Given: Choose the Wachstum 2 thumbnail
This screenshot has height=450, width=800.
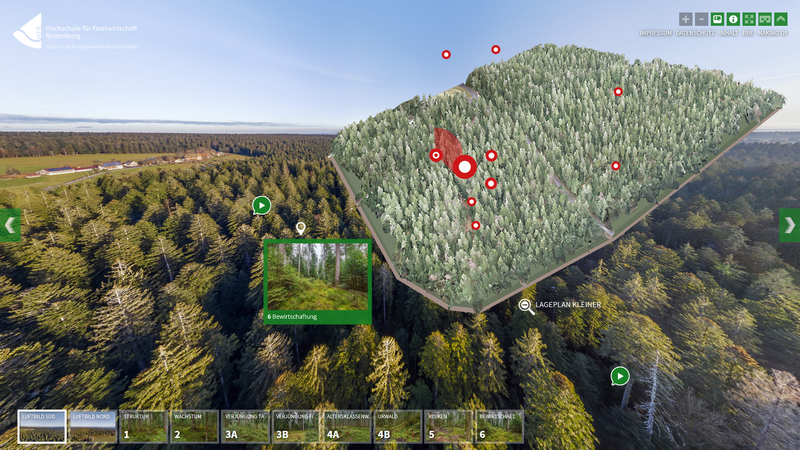Looking at the screenshot, I should [x=194, y=427].
